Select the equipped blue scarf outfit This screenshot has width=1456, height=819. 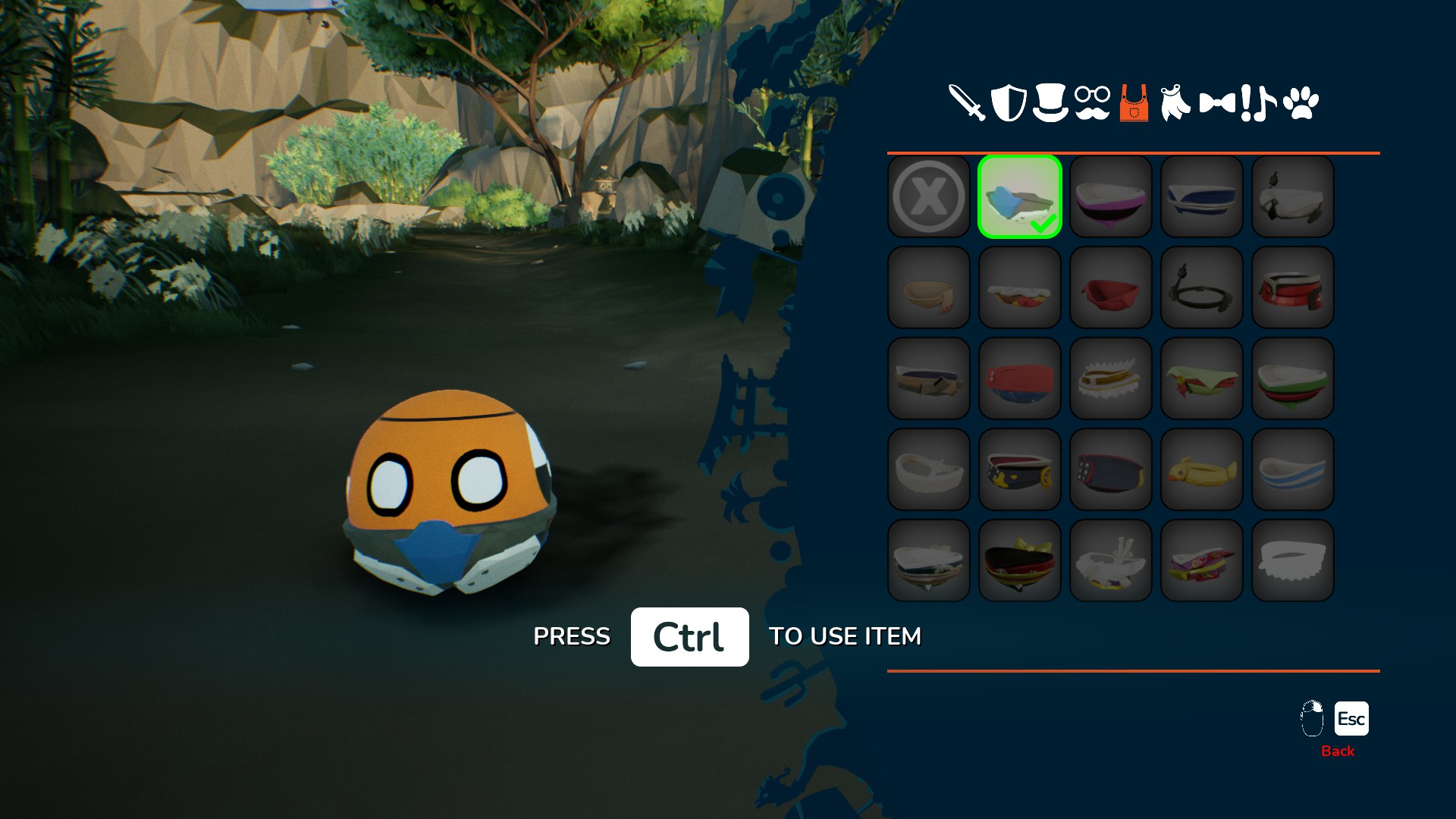coord(1020,196)
